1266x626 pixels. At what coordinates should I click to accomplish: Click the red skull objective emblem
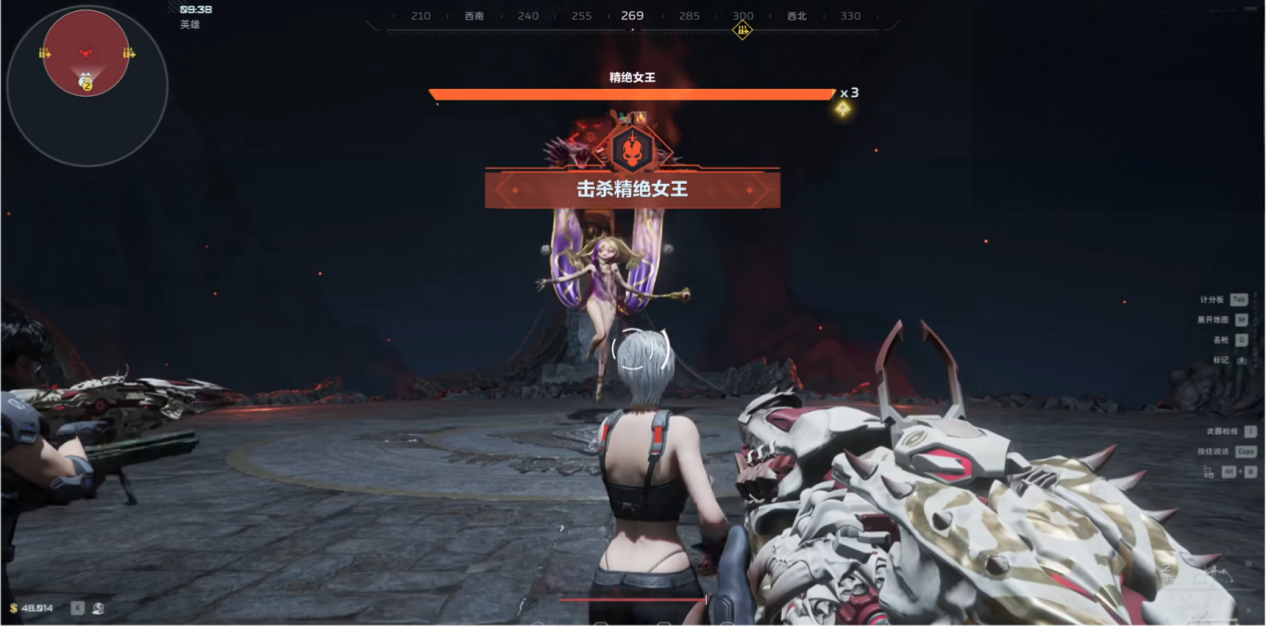632,150
